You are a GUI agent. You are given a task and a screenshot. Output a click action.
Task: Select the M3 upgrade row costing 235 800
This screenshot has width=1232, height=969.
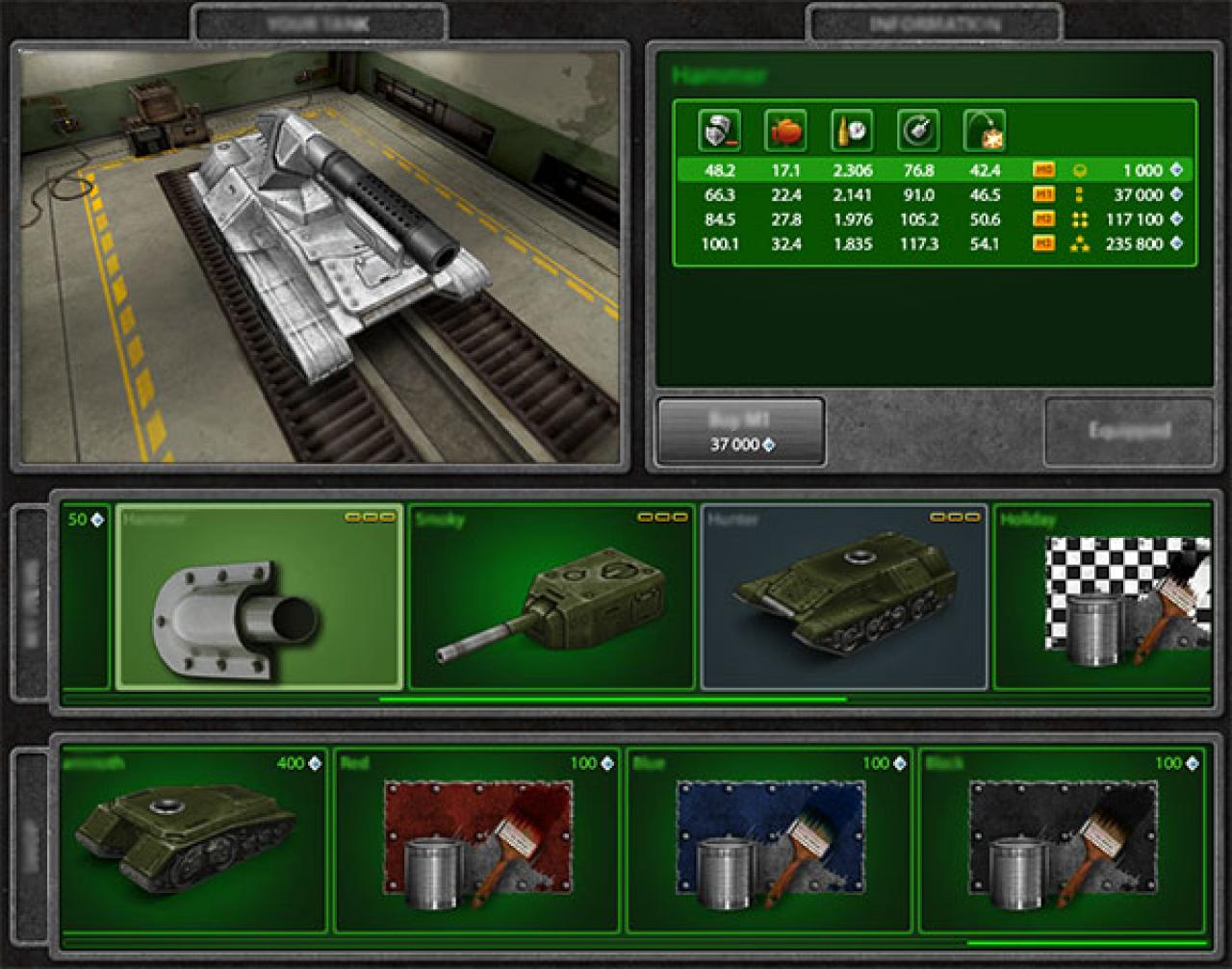pos(934,244)
